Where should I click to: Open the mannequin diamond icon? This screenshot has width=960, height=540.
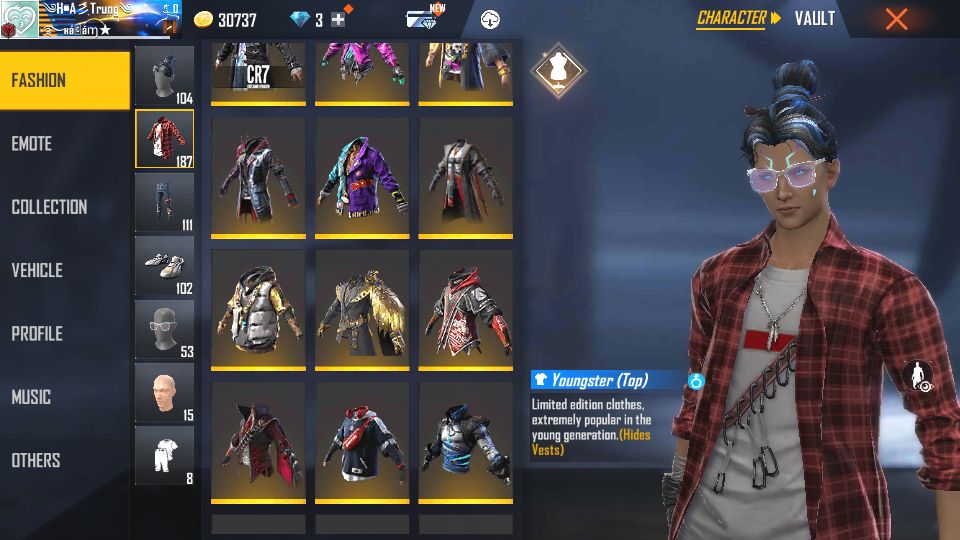point(558,66)
